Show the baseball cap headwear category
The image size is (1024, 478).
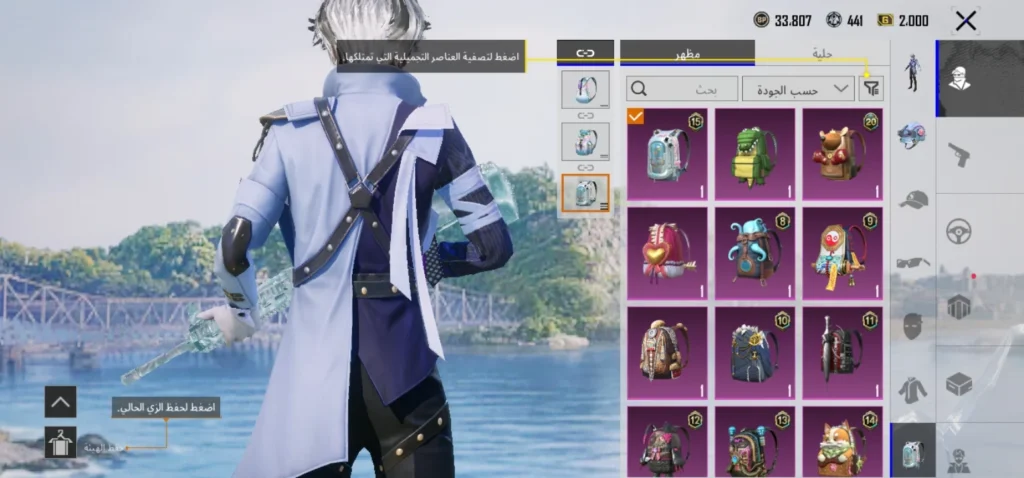click(x=912, y=199)
